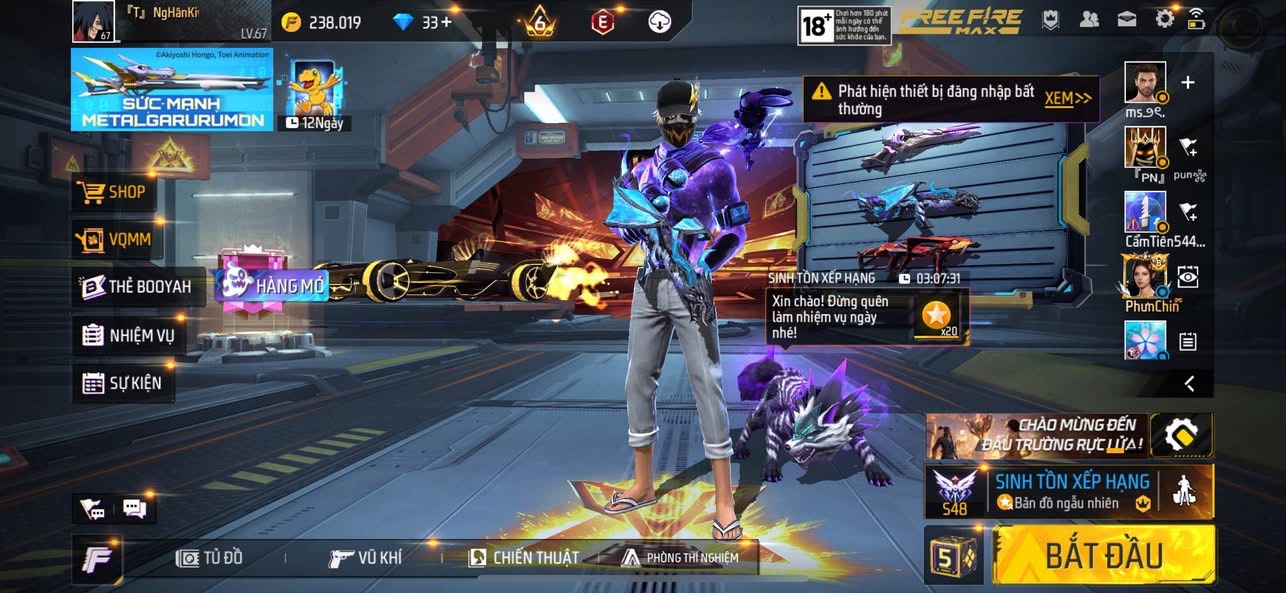Open the mail envelope icon
1286x593 pixels.
[x=1127, y=19]
